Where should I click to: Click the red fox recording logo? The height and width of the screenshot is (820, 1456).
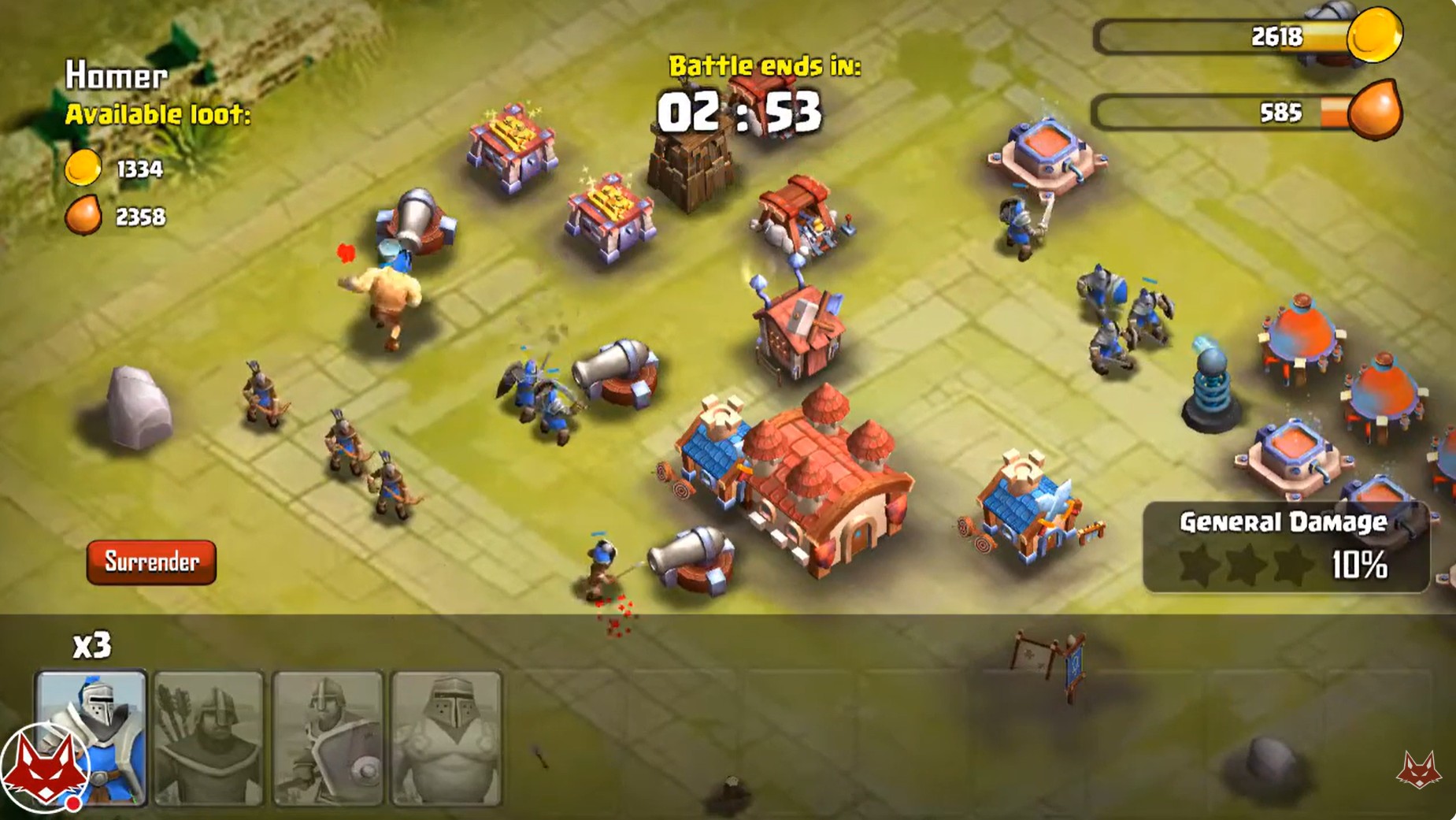click(43, 770)
